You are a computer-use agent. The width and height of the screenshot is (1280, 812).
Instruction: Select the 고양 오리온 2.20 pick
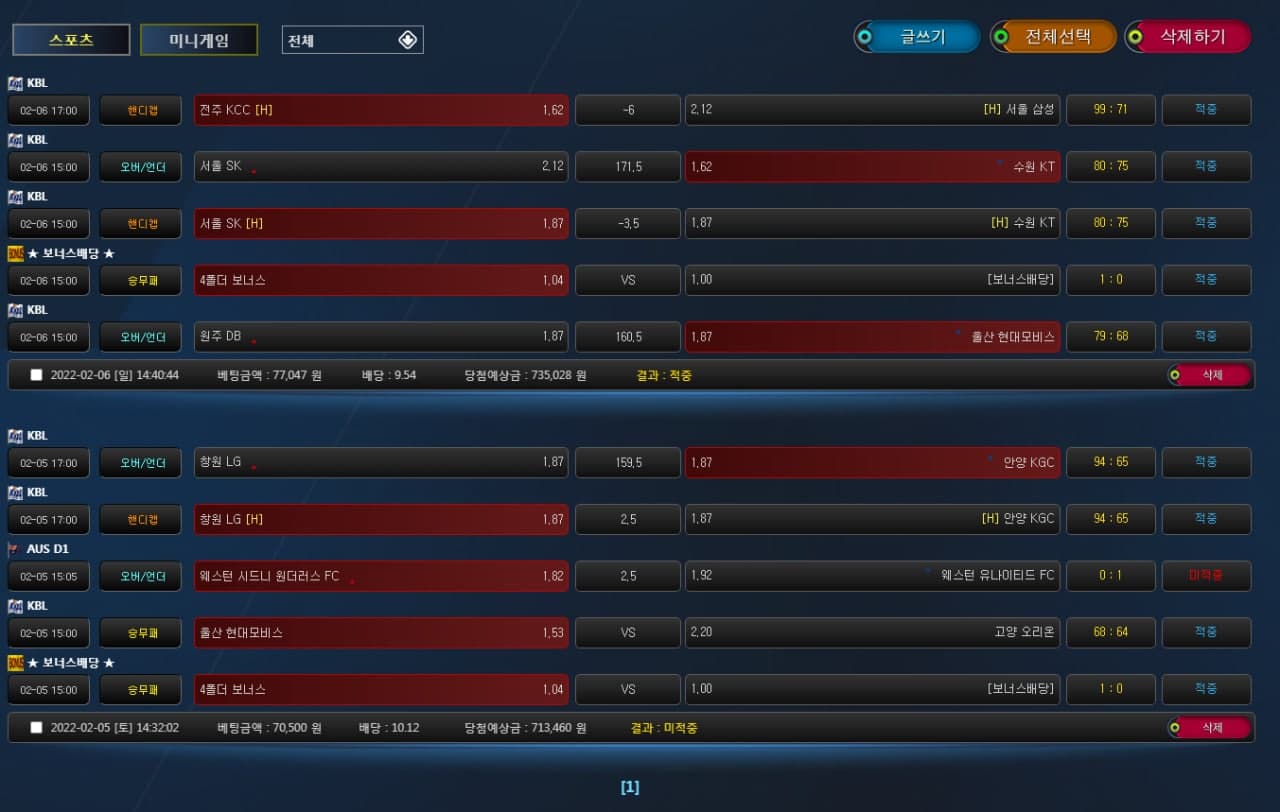point(872,633)
